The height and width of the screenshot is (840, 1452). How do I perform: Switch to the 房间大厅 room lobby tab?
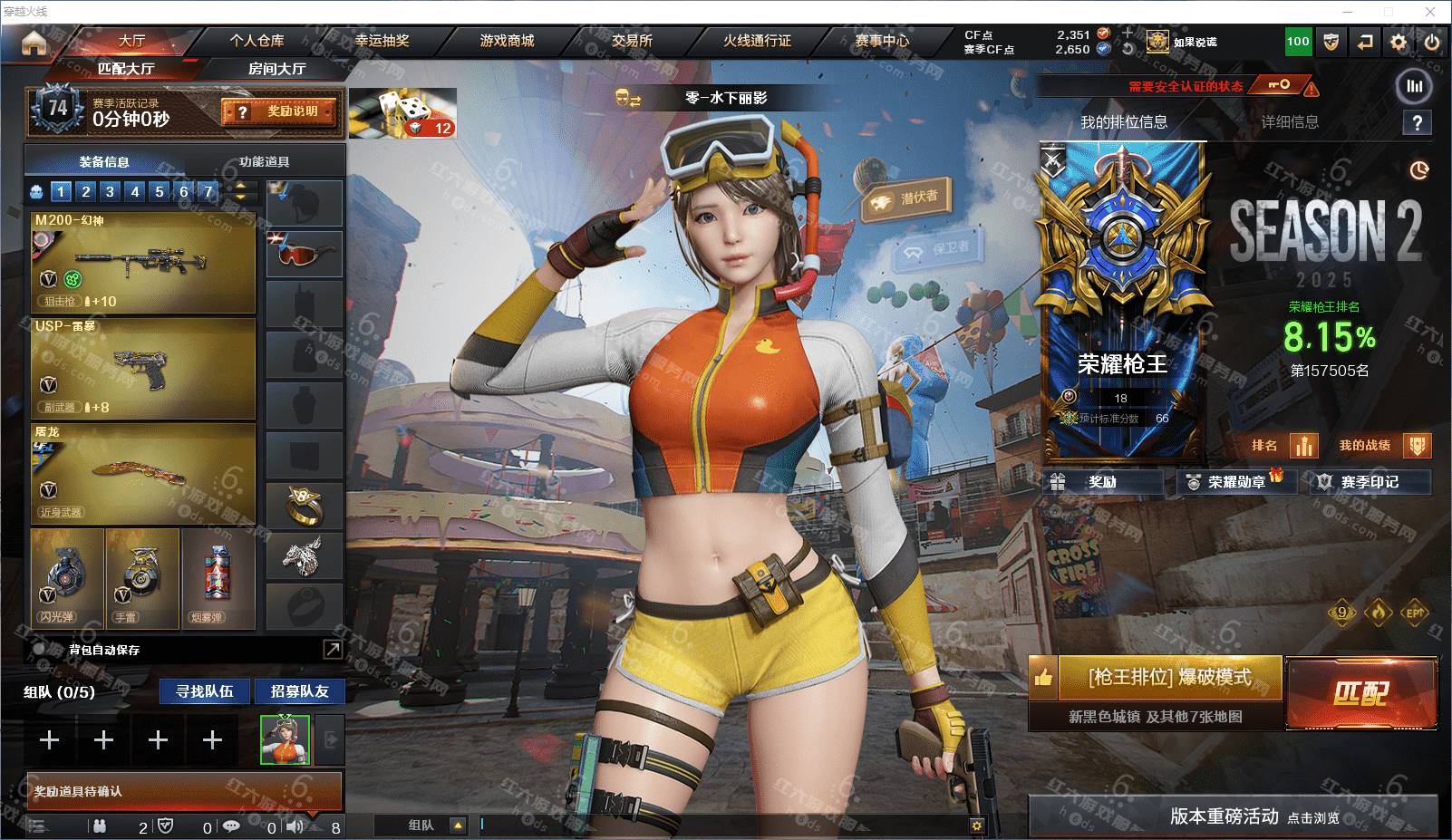pyautogui.click(x=276, y=69)
